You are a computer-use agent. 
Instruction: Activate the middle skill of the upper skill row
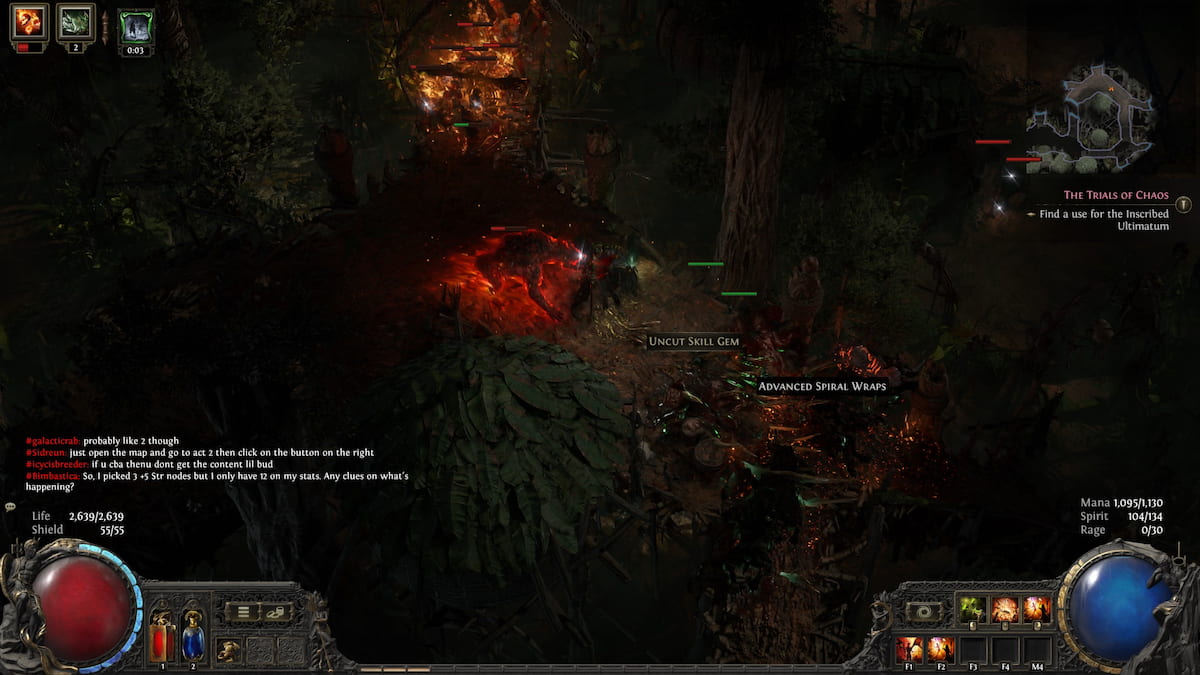[x=1005, y=609]
